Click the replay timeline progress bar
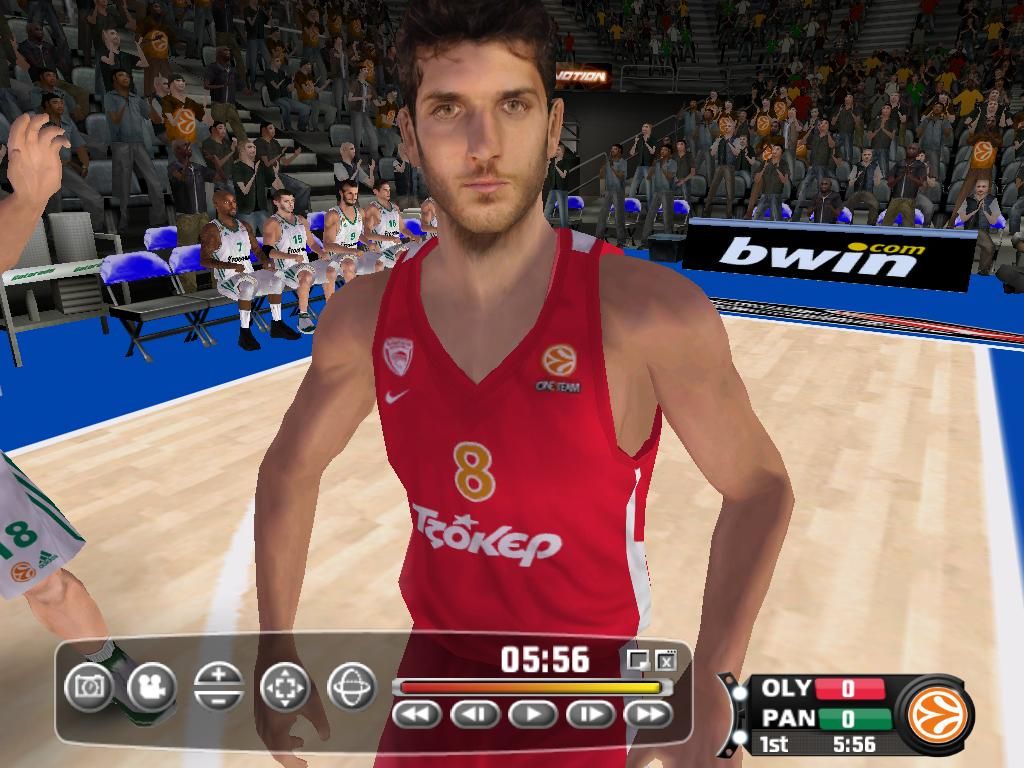 point(530,687)
